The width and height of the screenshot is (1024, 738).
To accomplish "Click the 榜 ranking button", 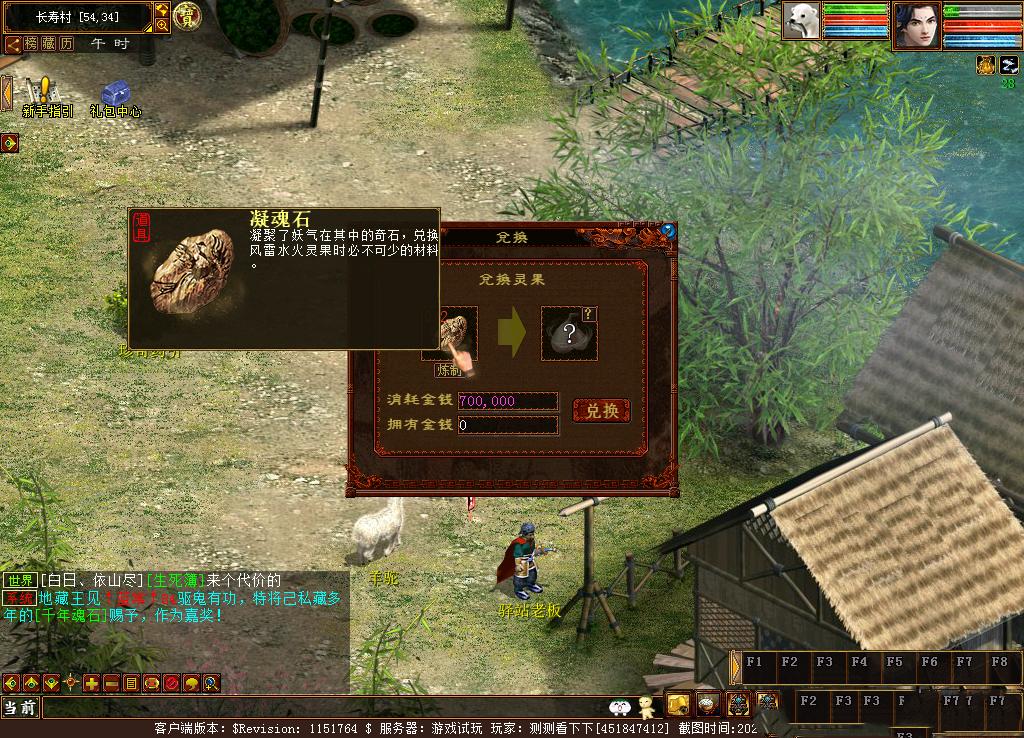I will pos(31,44).
